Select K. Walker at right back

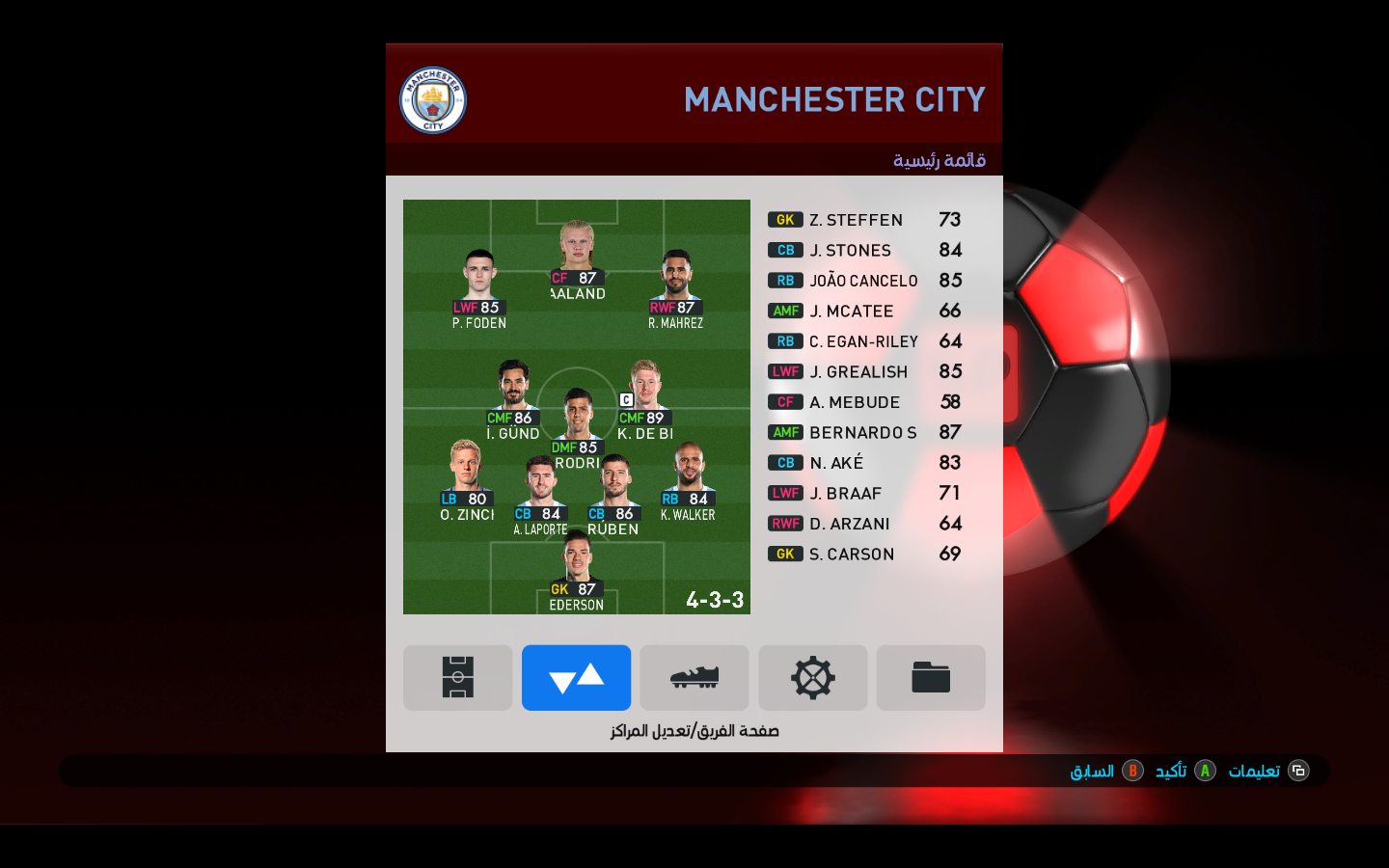coord(688,482)
